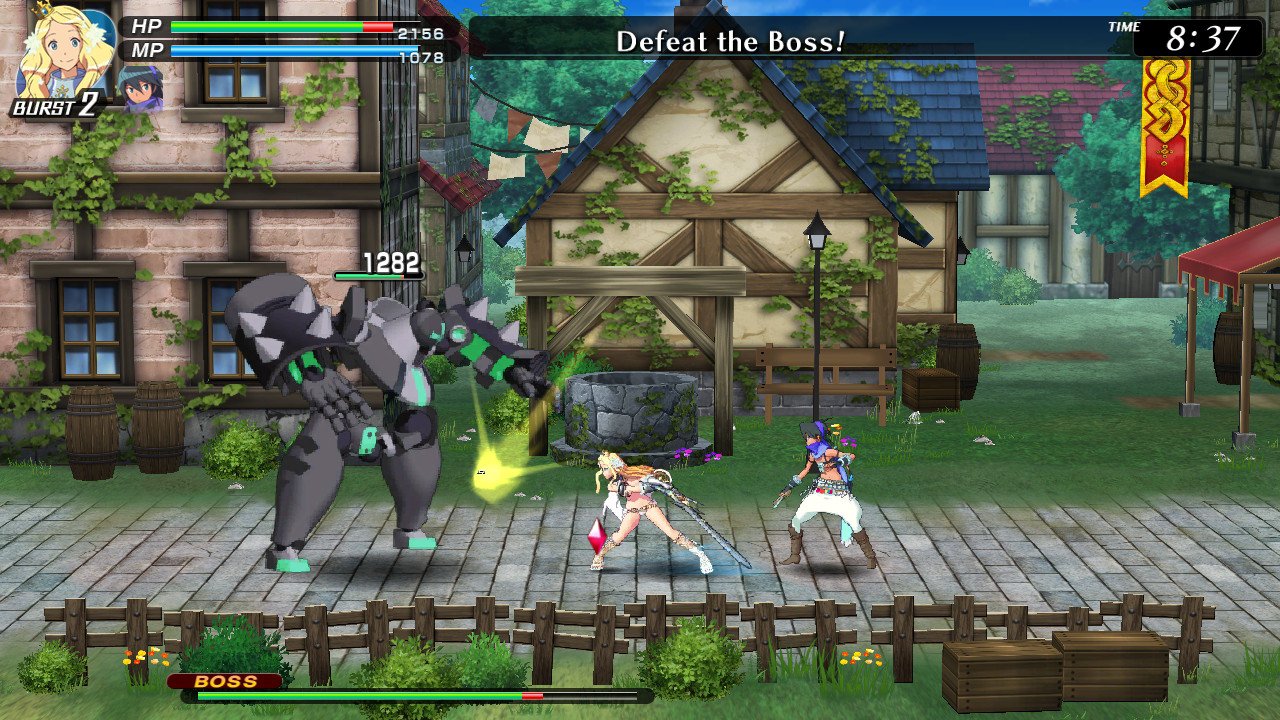This screenshot has width=1280, height=720.
Task: Select the blonde princess character portrait
Action: pyautogui.click(x=57, y=50)
